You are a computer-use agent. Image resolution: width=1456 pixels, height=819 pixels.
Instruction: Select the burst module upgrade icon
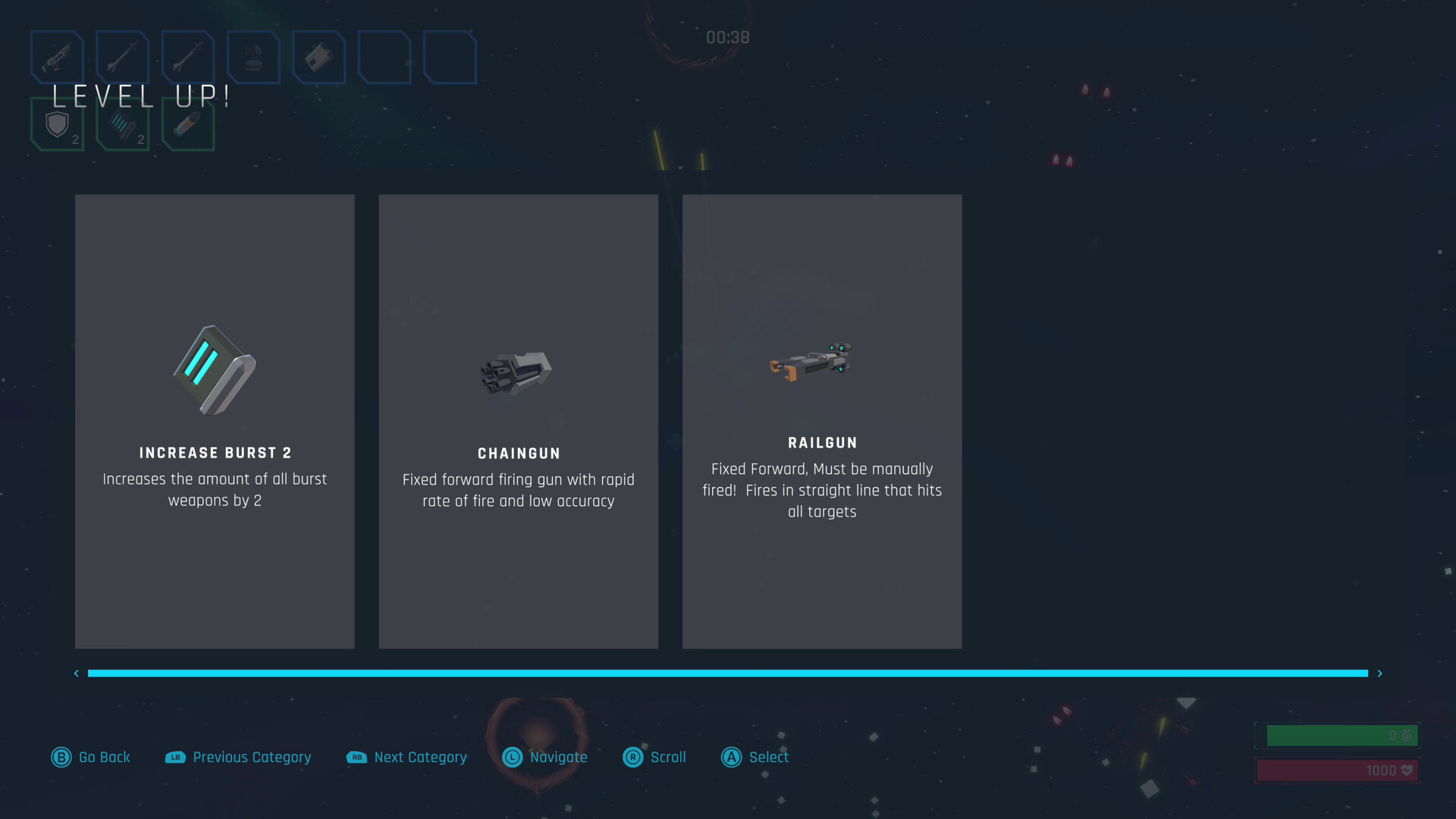coord(122,125)
